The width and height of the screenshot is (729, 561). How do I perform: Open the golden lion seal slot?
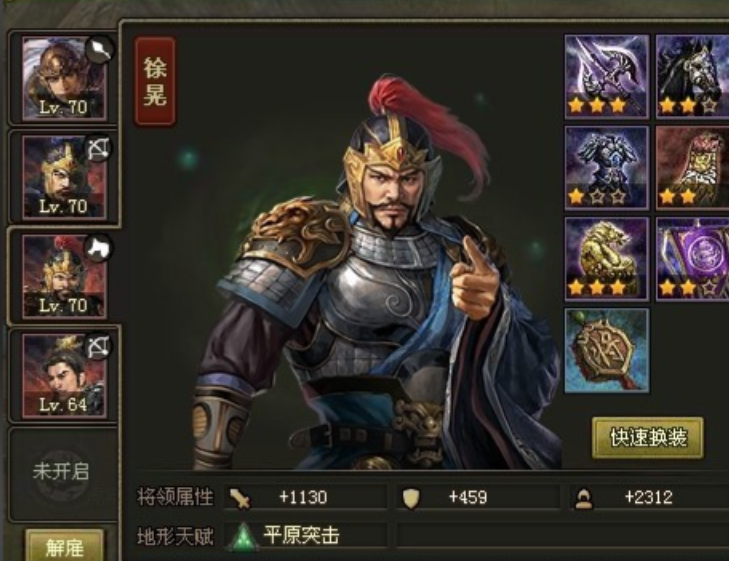607,259
